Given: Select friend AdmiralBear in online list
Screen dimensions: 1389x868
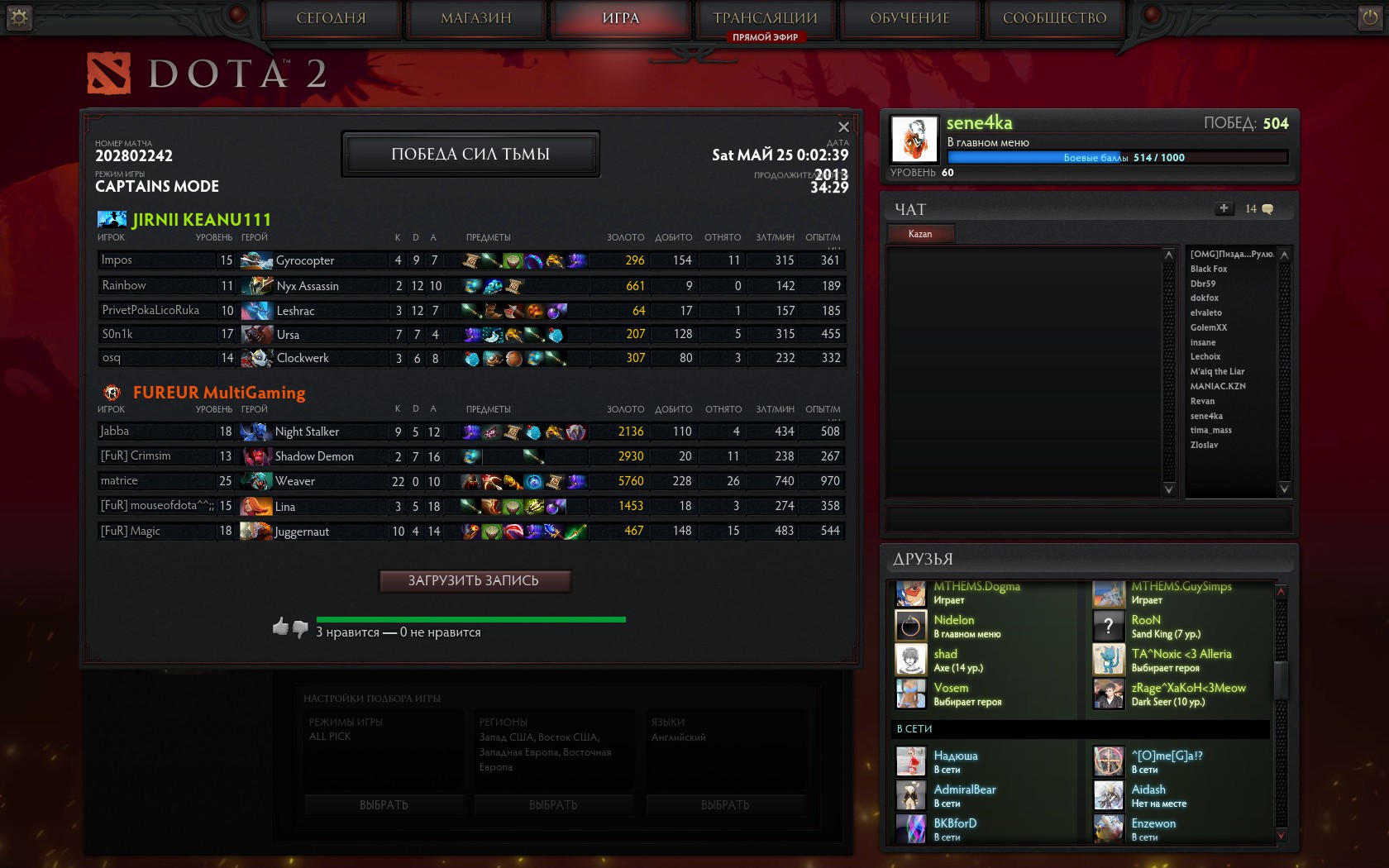Looking at the screenshot, I should [x=965, y=789].
